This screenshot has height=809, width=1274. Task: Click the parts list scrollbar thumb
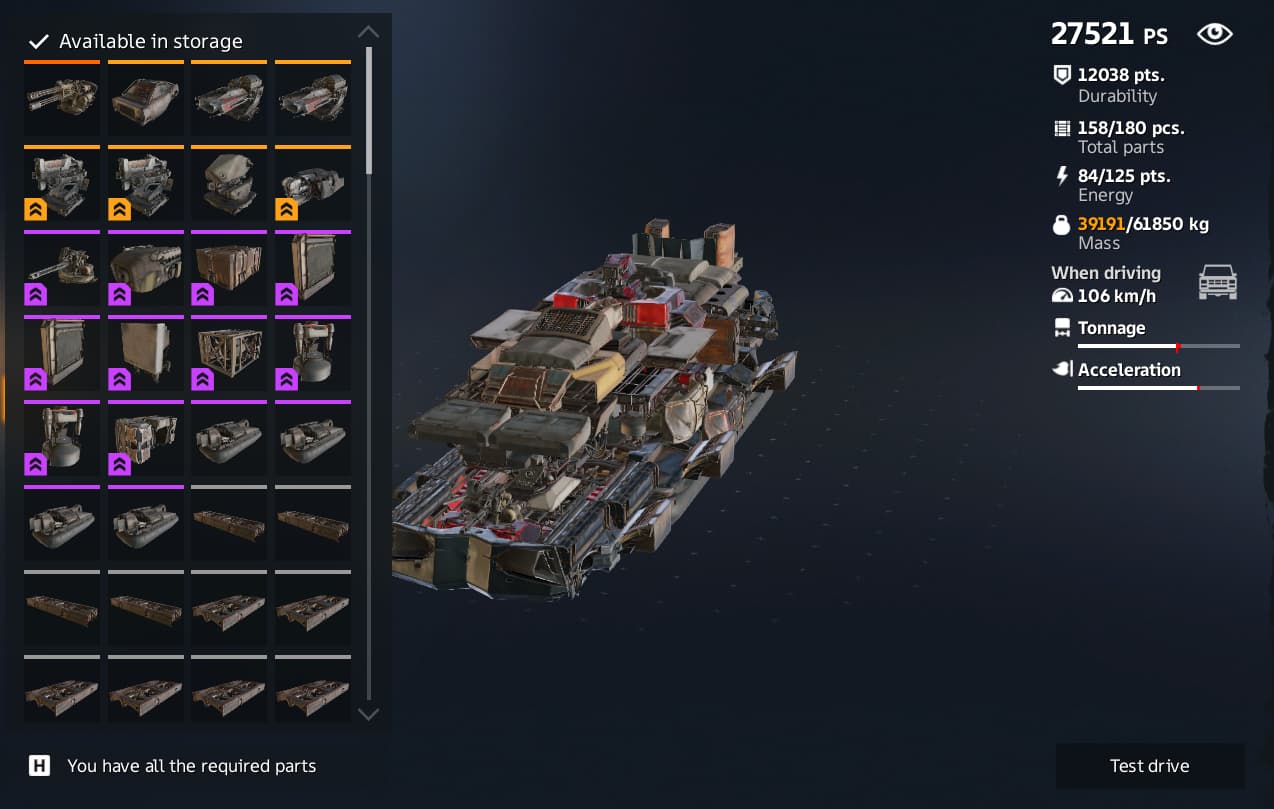369,110
